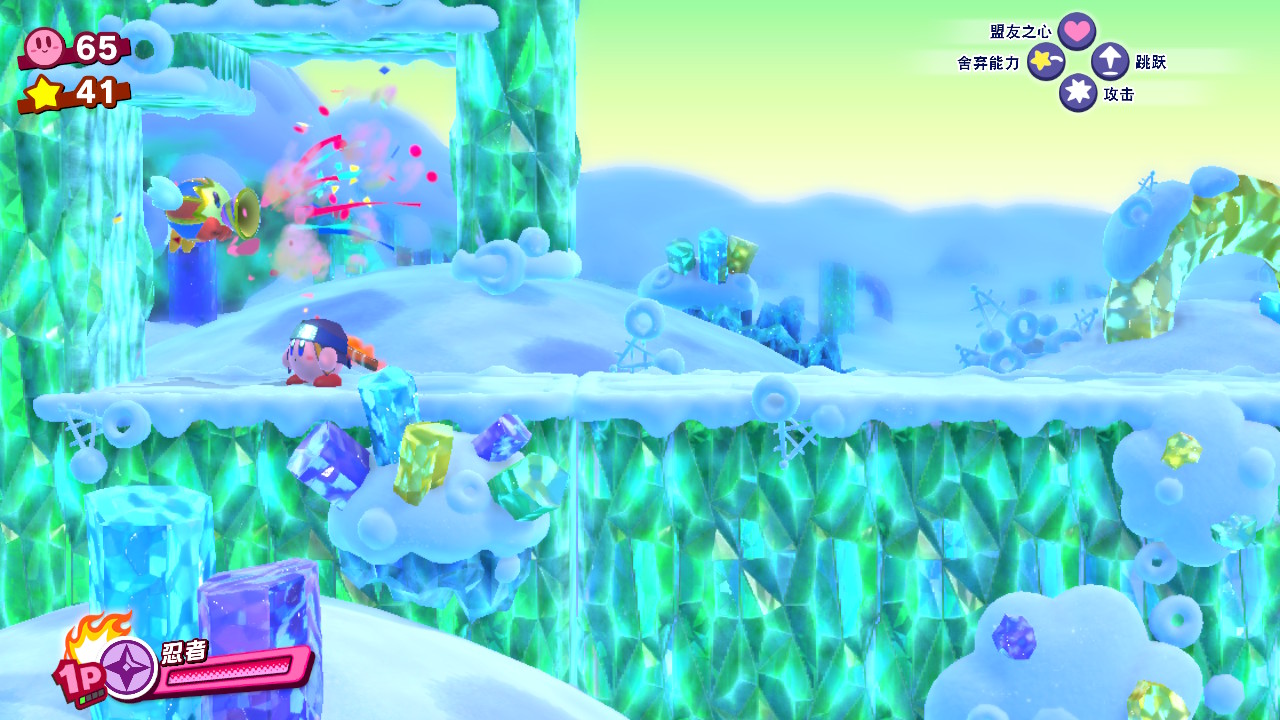This screenshot has width=1280, height=720.
Task: Select the Ninja copy ability icon
Action: [128, 667]
